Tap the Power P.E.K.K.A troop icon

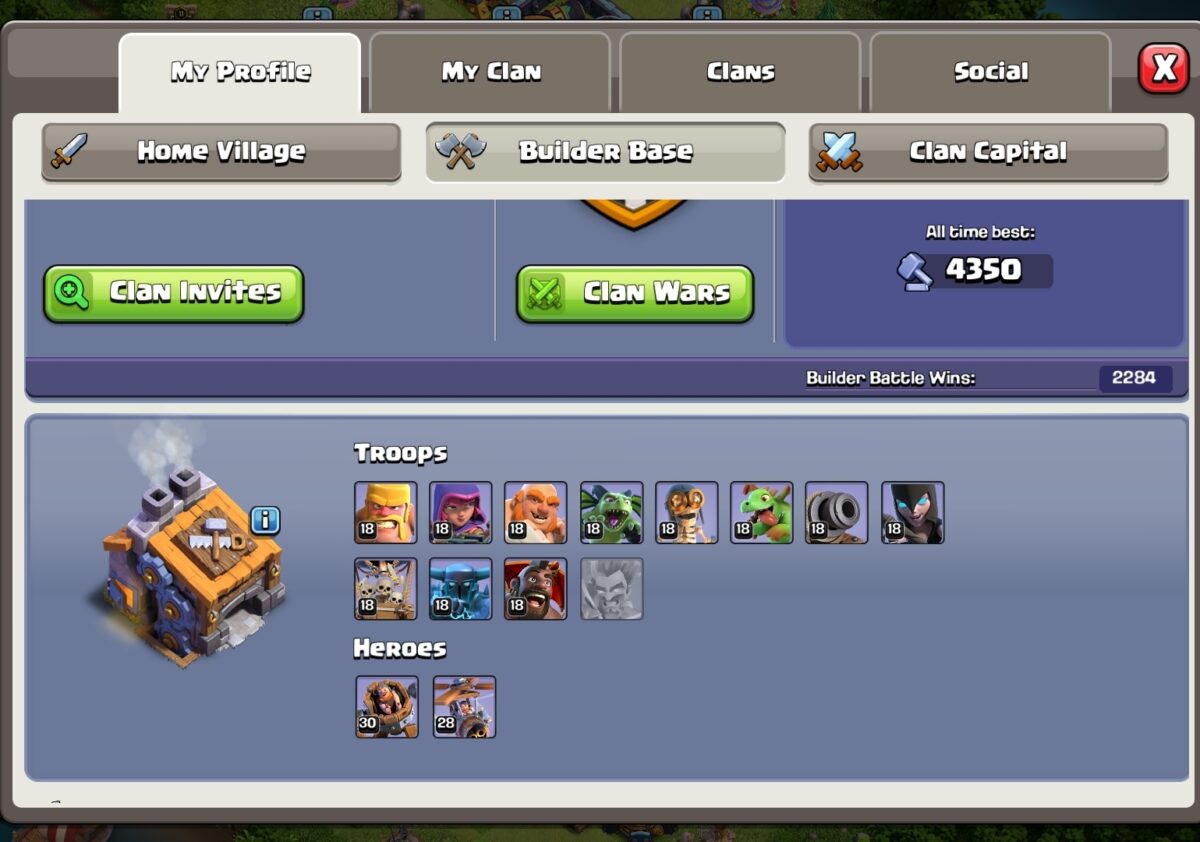point(461,588)
